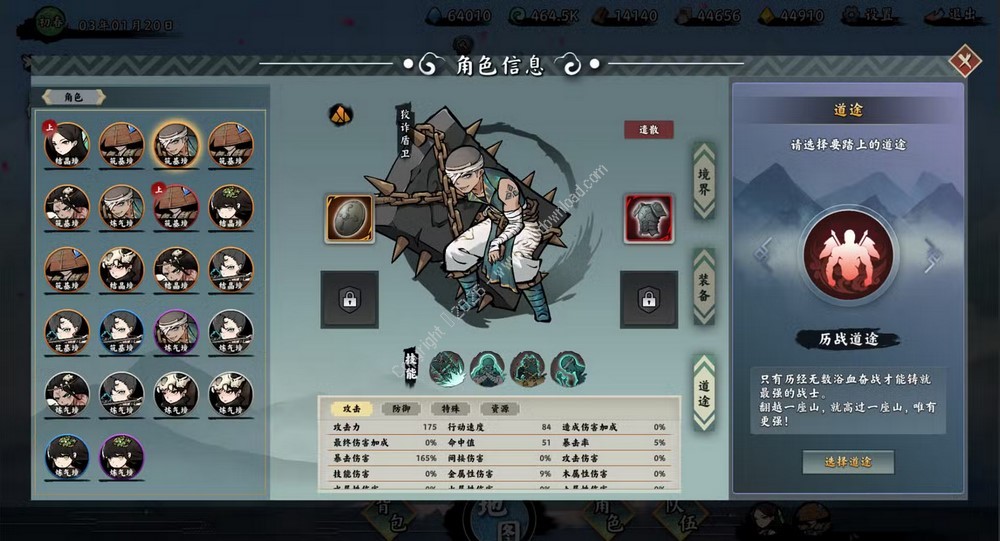This screenshot has height=541, width=1000.
Task: Select the 道途 path tab
Action: tap(704, 392)
